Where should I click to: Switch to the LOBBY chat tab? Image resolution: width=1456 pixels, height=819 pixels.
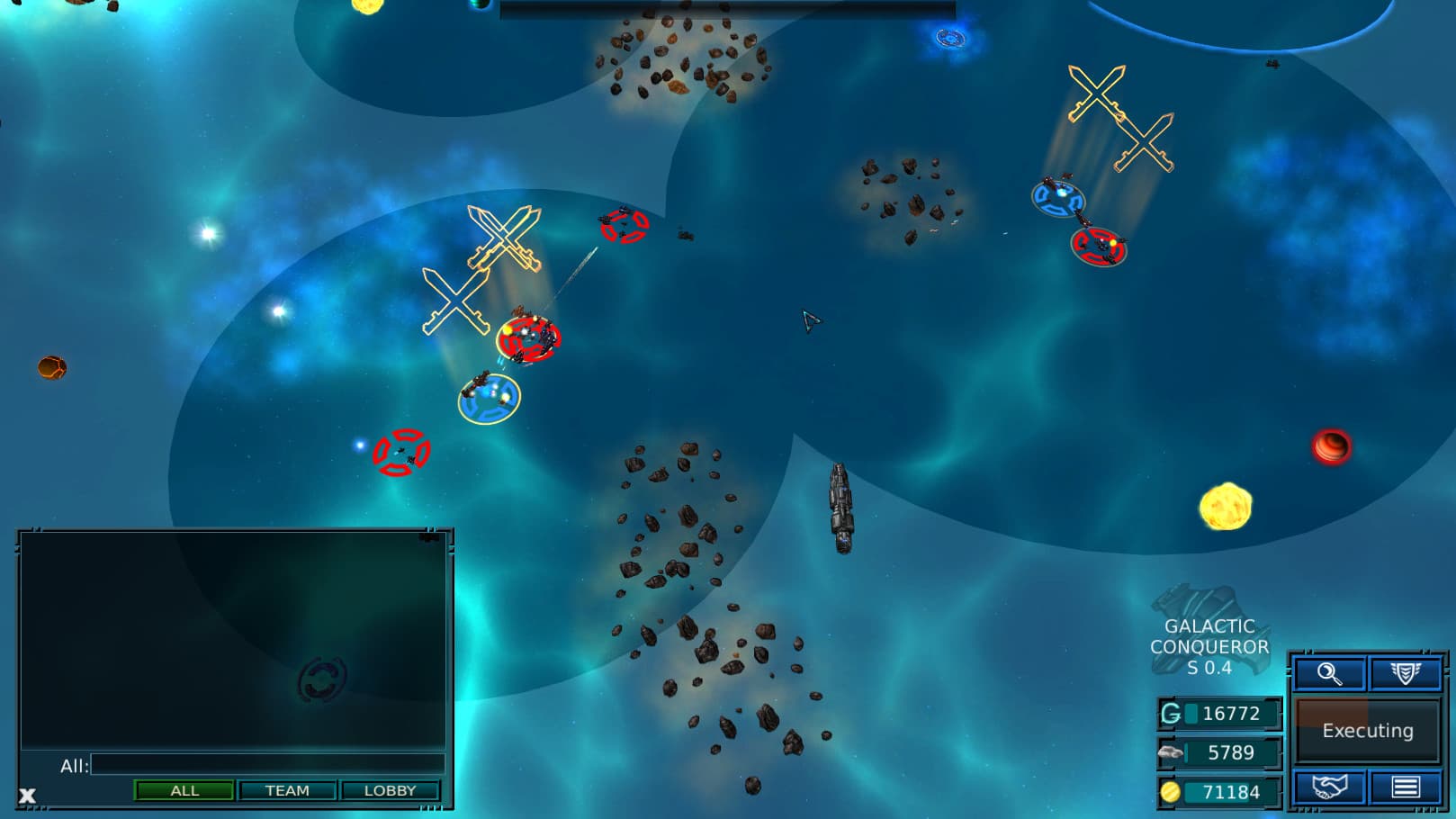pyautogui.click(x=391, y=791)
